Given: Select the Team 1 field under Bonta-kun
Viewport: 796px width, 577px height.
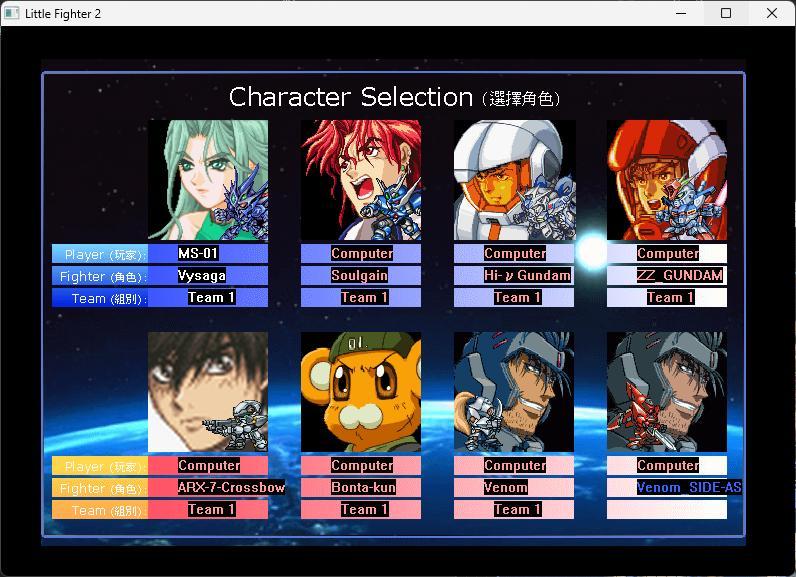Looking at the screenshot, I should pyautogui.click(x=360, y=510).
